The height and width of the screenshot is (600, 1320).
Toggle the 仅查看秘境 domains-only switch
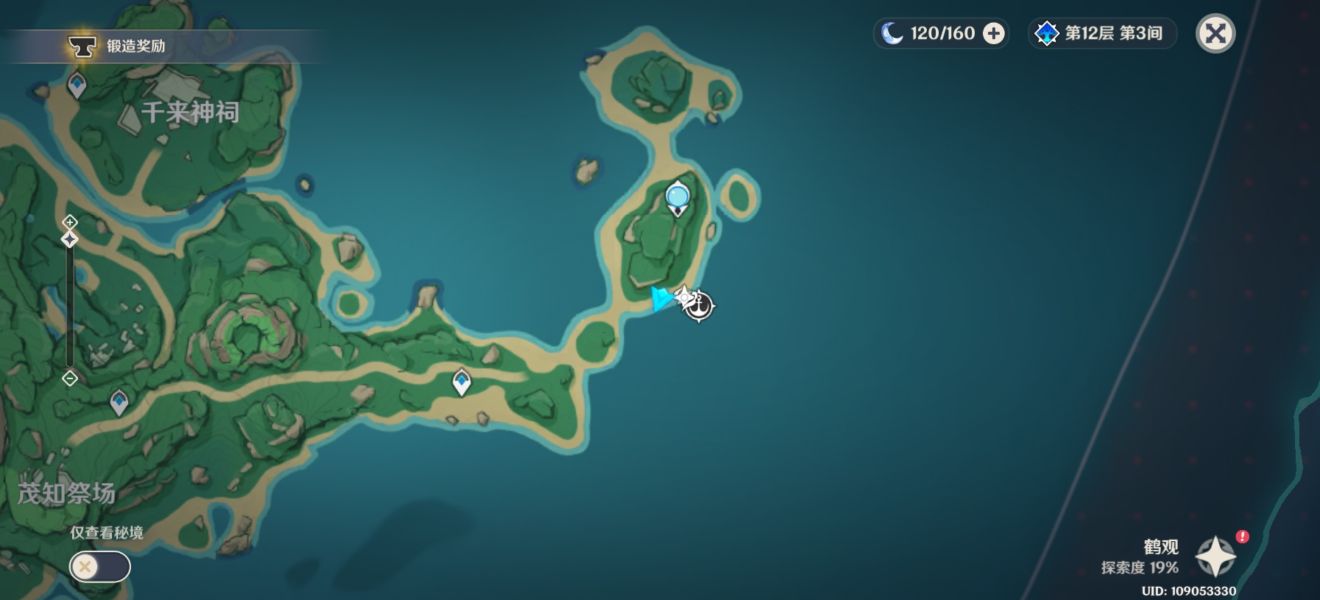pyautogui.click(x=99, y=567)
